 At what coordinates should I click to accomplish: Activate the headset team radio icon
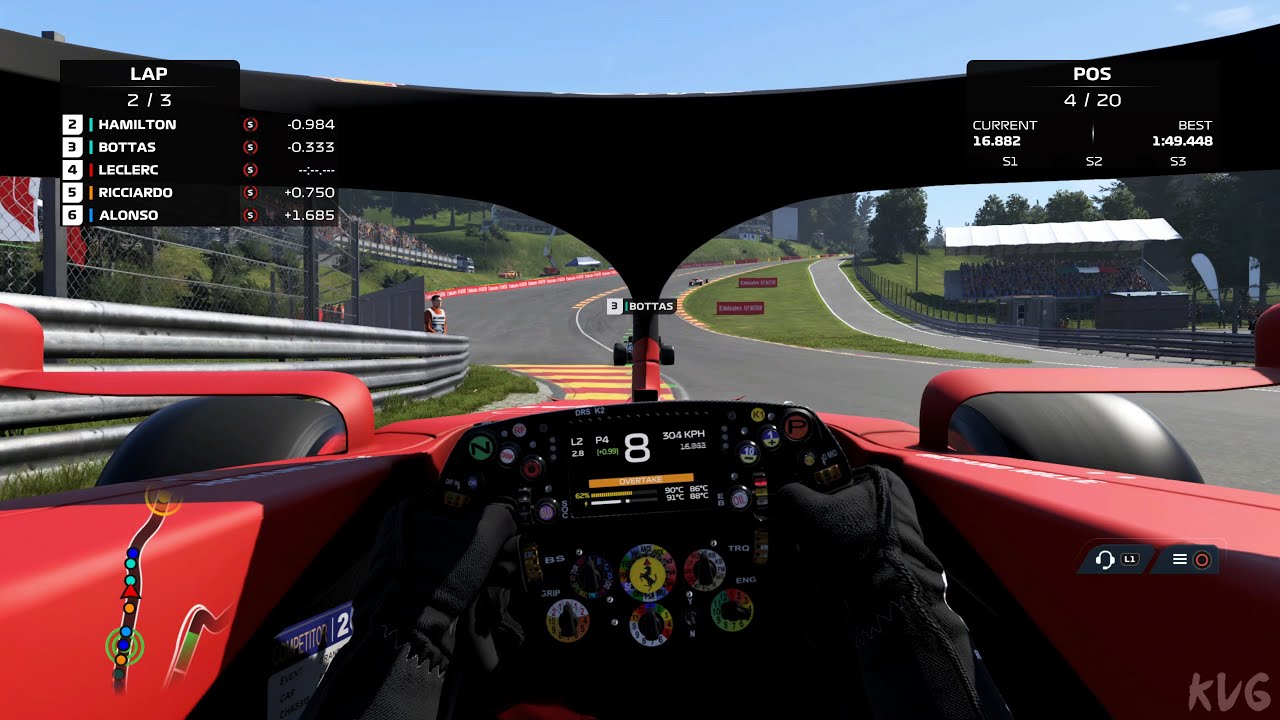coord(1114,559)
